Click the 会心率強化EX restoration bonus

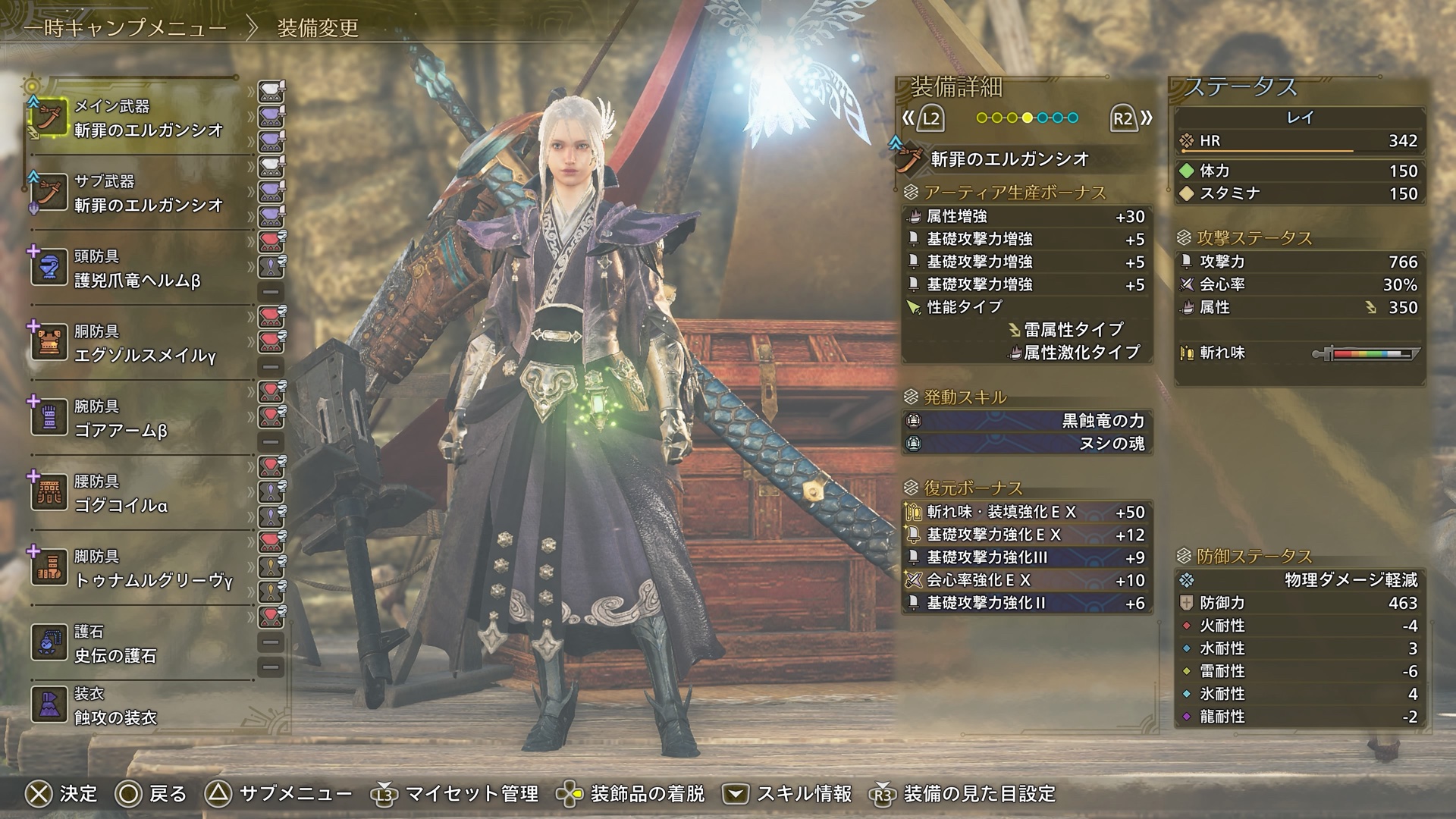[x=1028, y=580]
